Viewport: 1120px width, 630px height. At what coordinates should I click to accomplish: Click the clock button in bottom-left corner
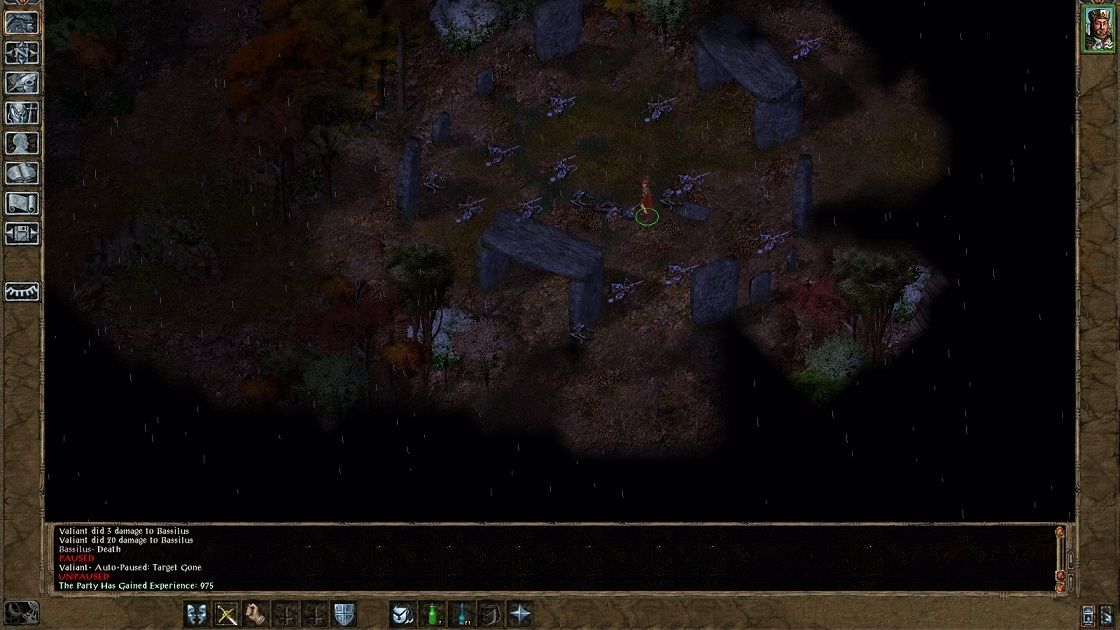(20, 612)
